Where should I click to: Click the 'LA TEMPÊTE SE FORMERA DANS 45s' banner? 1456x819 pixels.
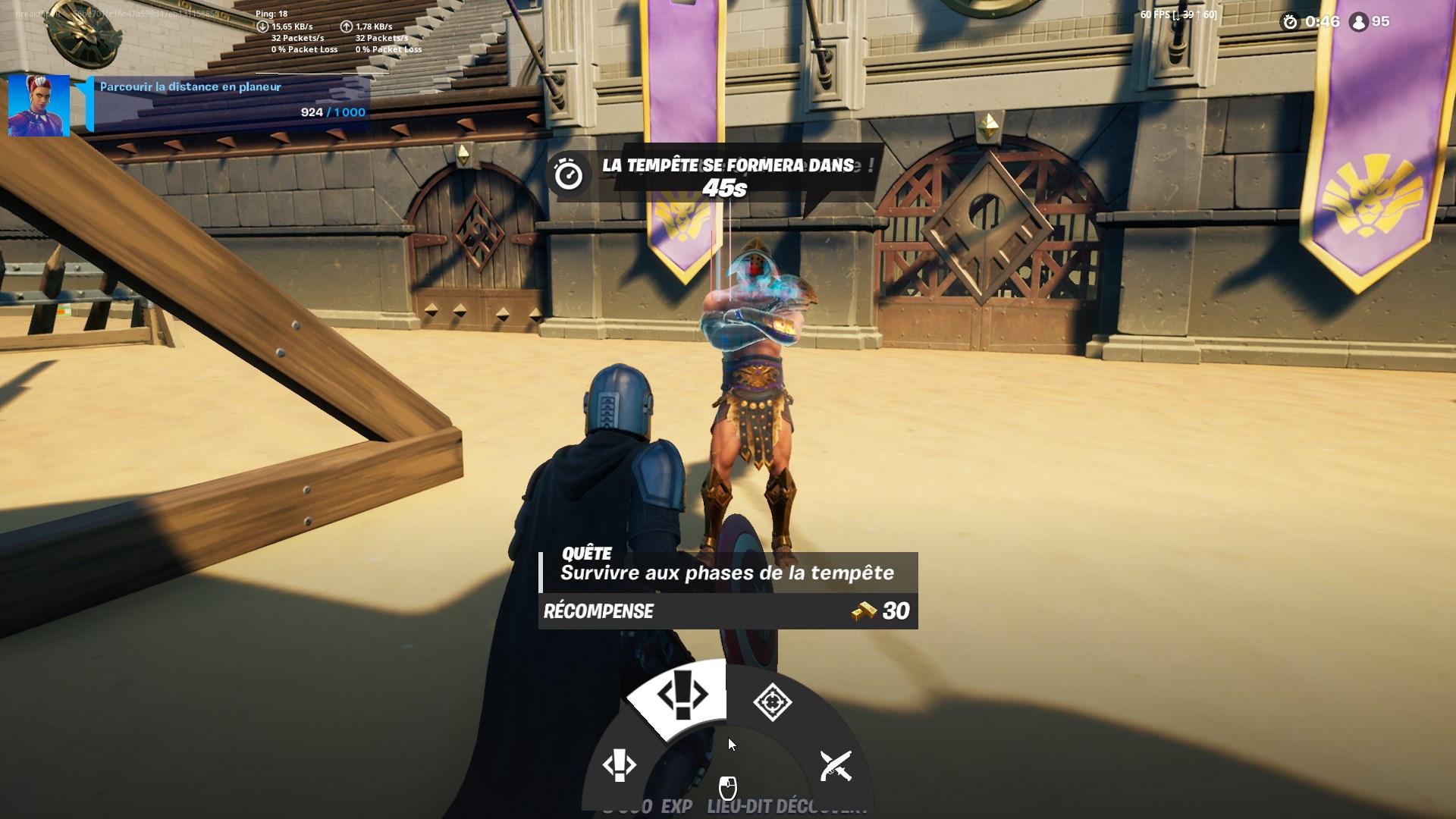[x=726, y=174]
